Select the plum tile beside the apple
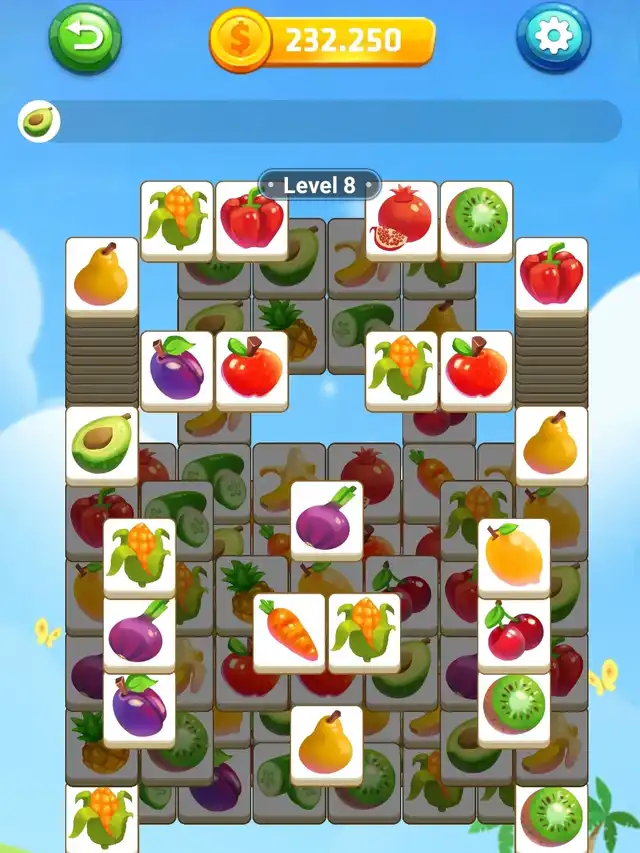The image size is (640, 853). (177, 369)
